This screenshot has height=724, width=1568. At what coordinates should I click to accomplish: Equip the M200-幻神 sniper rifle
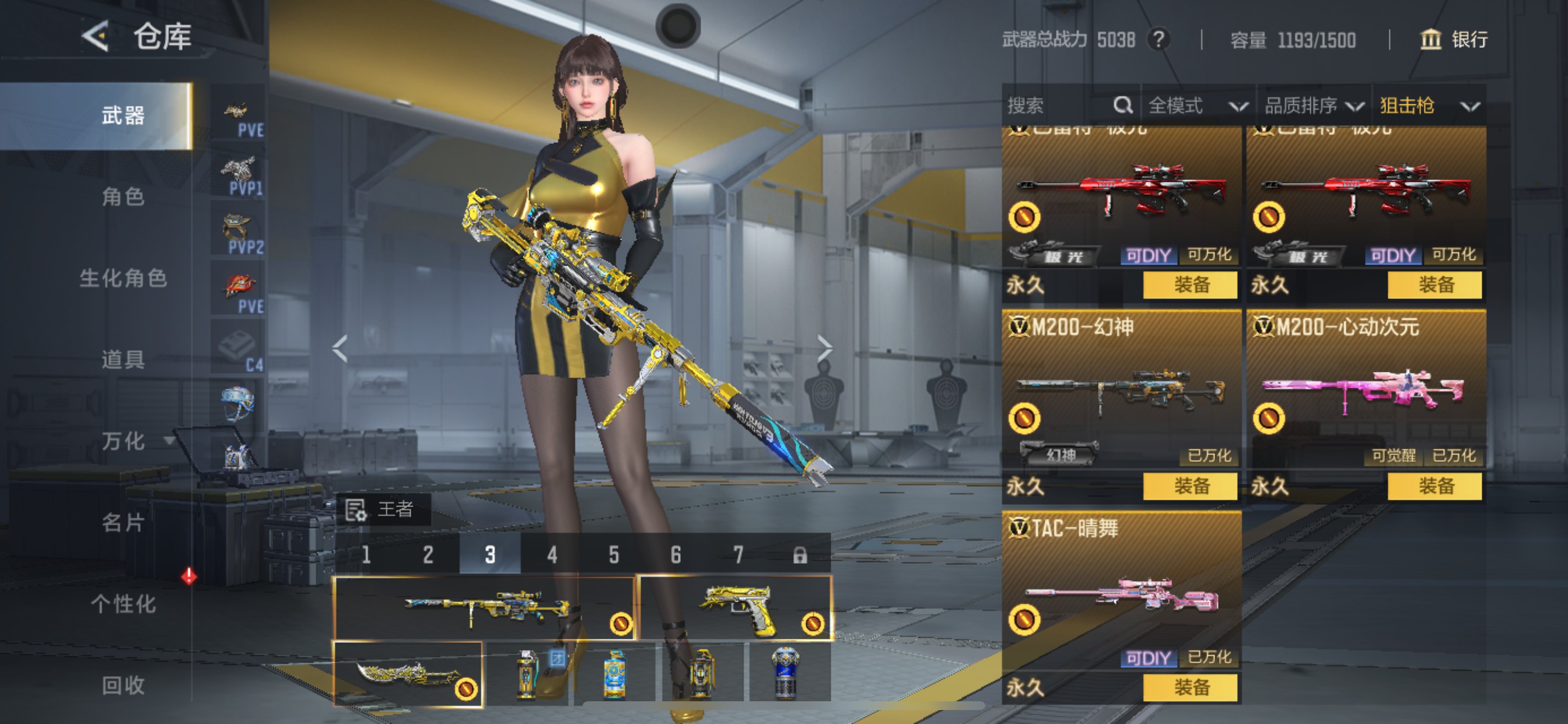tap(1191, 486)
